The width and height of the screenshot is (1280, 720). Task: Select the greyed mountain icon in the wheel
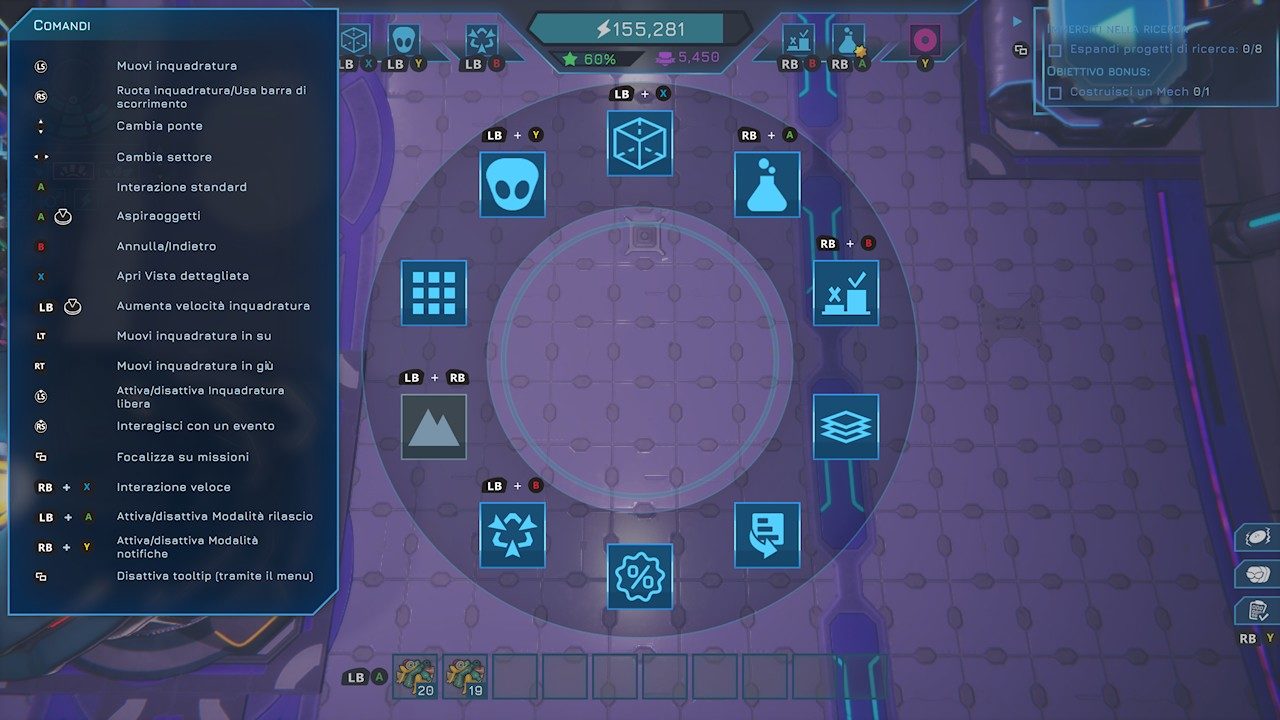coord(434,427)
